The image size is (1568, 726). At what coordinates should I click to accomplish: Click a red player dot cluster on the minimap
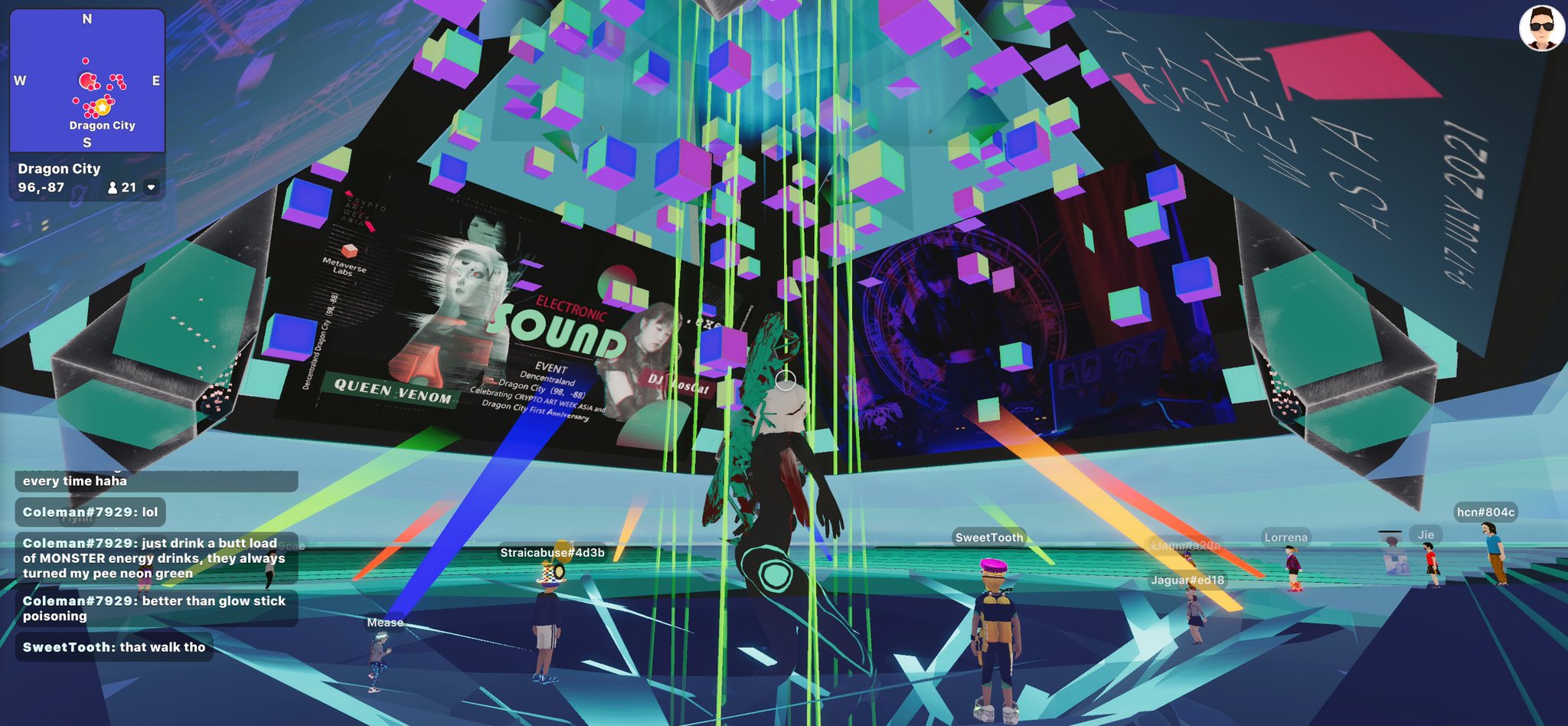tap(89, 80)
